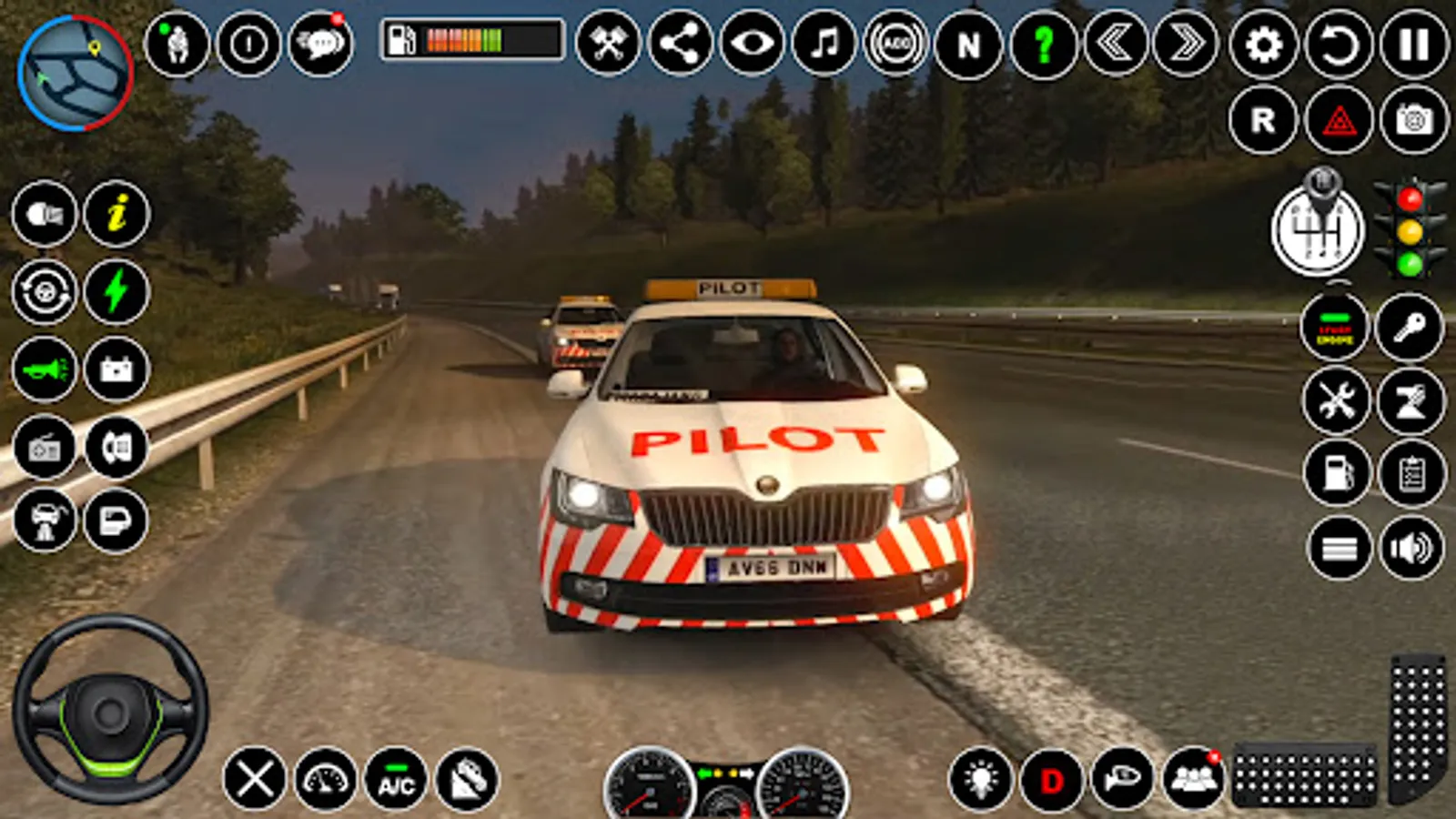Open help with green question mark
This screenshot has height=819, width=1456.
click(x=1043, y=44)
